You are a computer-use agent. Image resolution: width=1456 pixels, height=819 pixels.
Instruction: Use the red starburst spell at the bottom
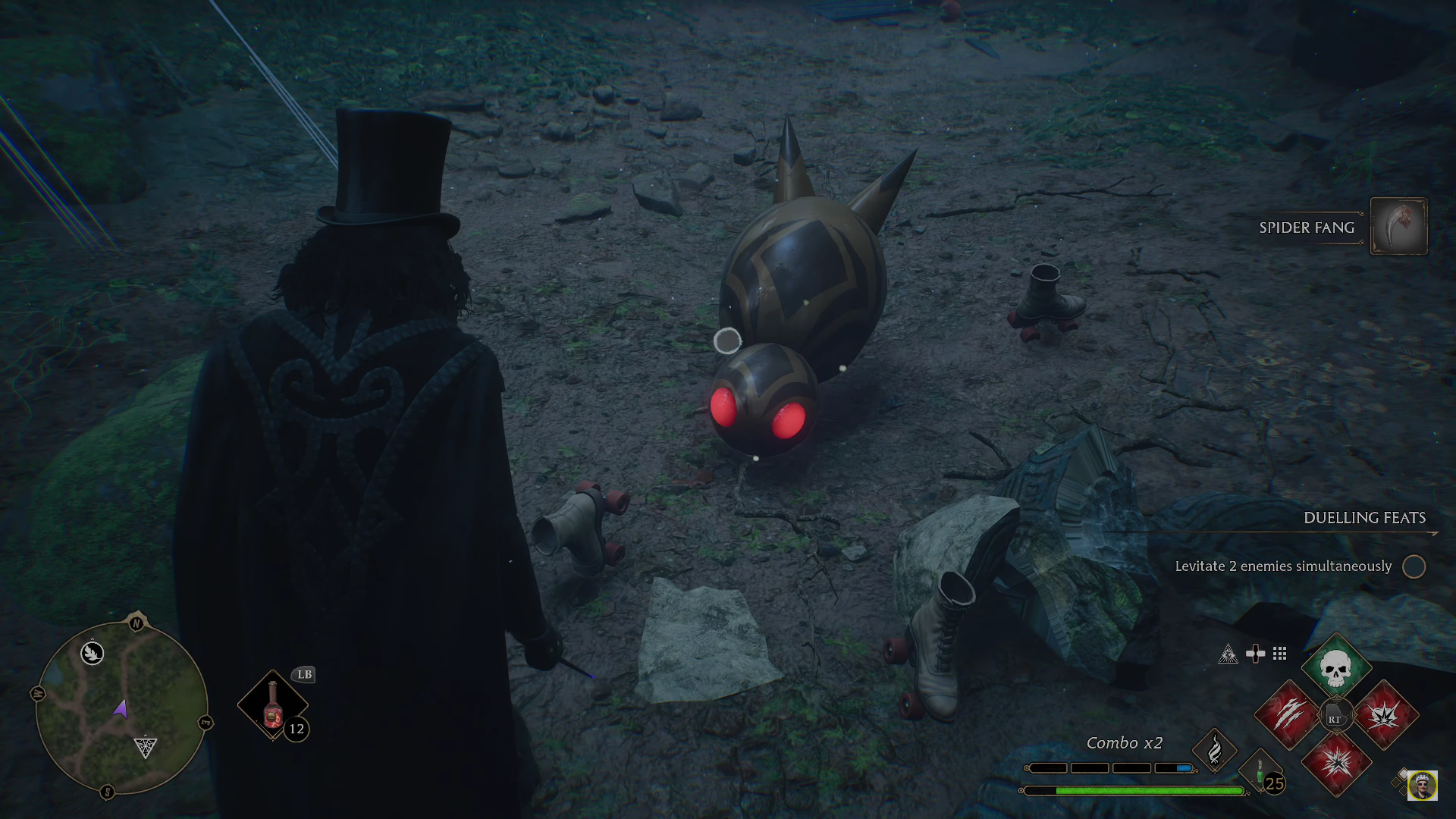pos(1336,763)
